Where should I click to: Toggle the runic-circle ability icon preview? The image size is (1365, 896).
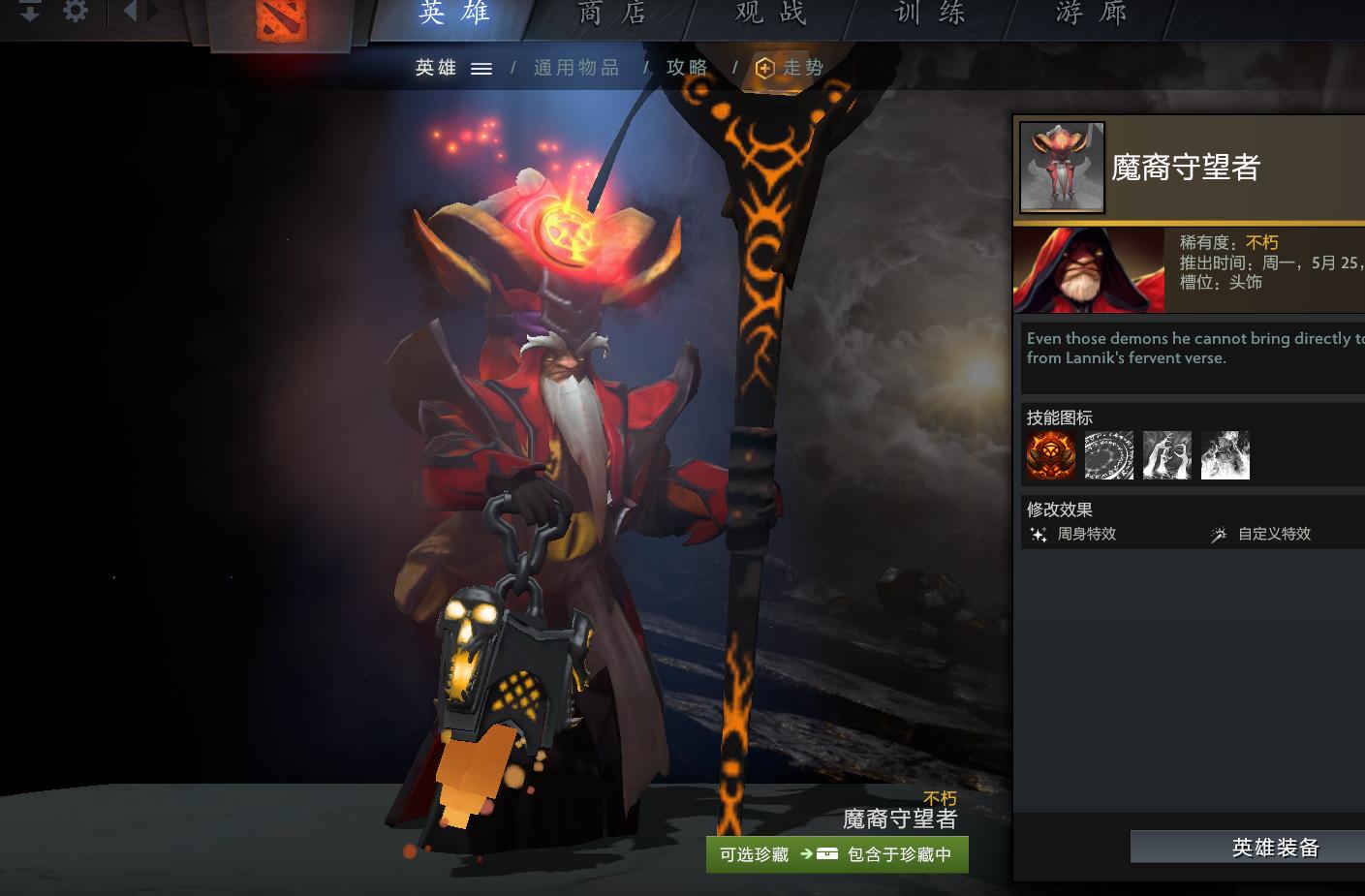tap(1109, 455)
